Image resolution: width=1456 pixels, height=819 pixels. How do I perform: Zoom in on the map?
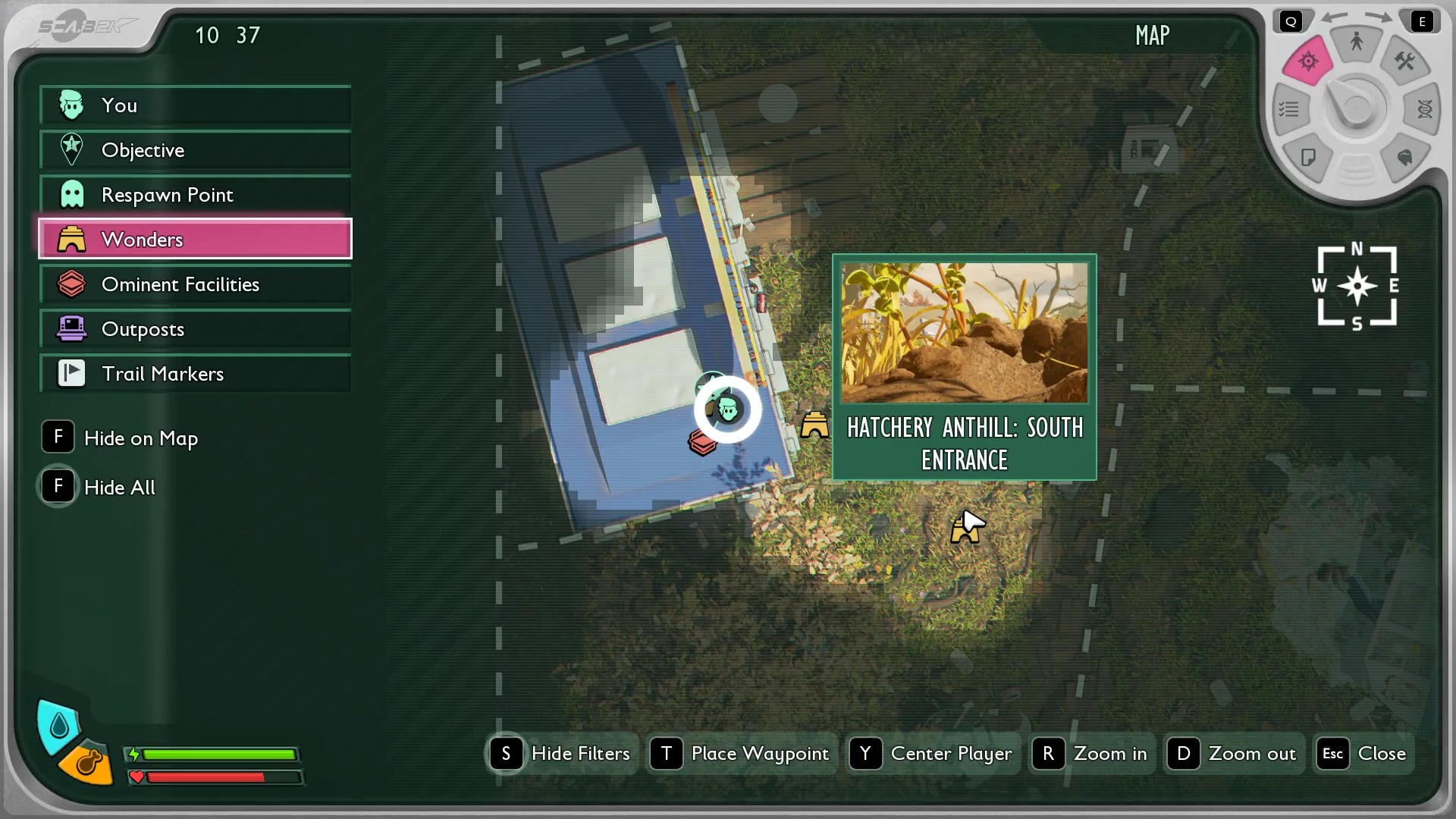tap(1092, 754)
